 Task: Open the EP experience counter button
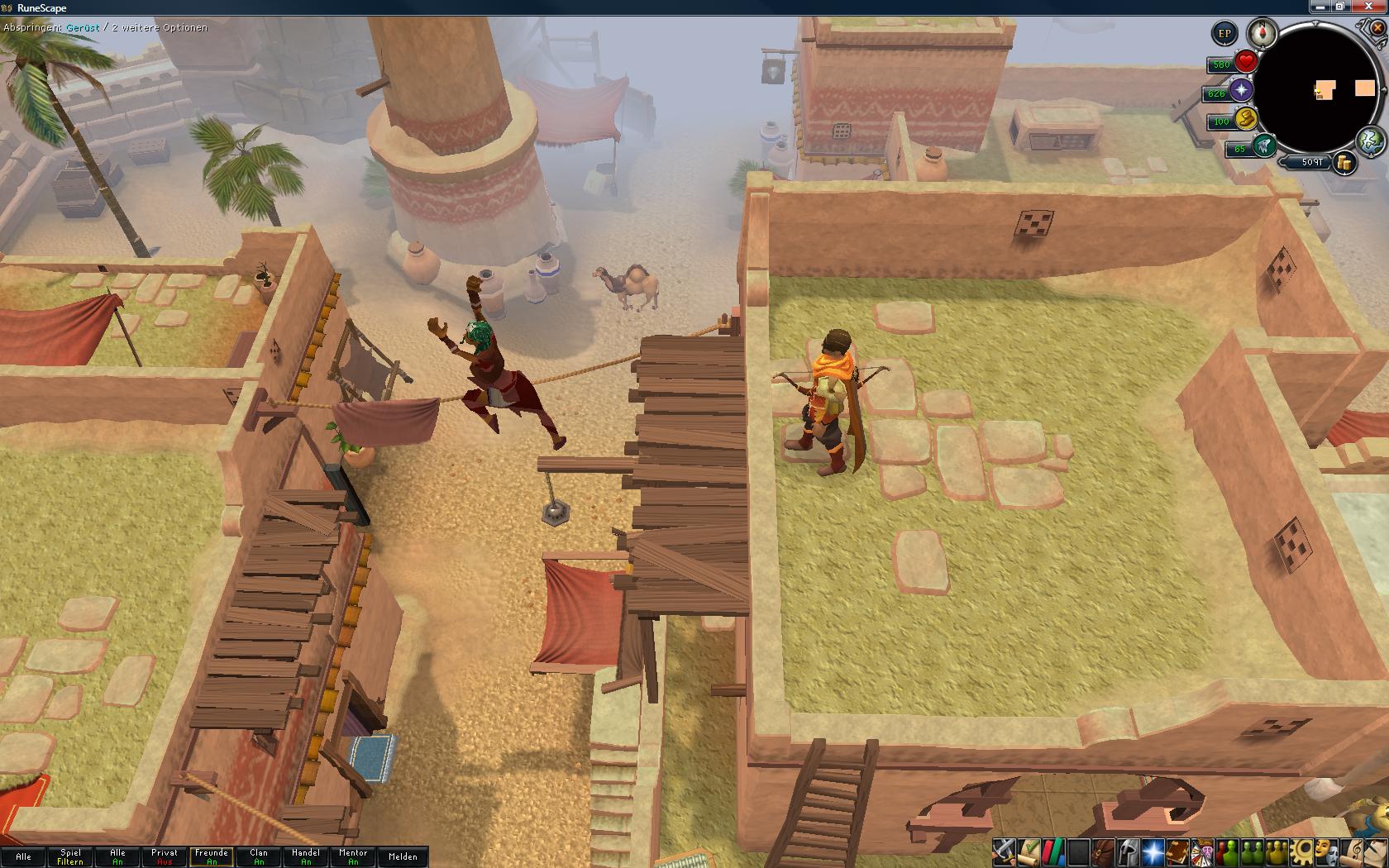tap(1224, 34)
